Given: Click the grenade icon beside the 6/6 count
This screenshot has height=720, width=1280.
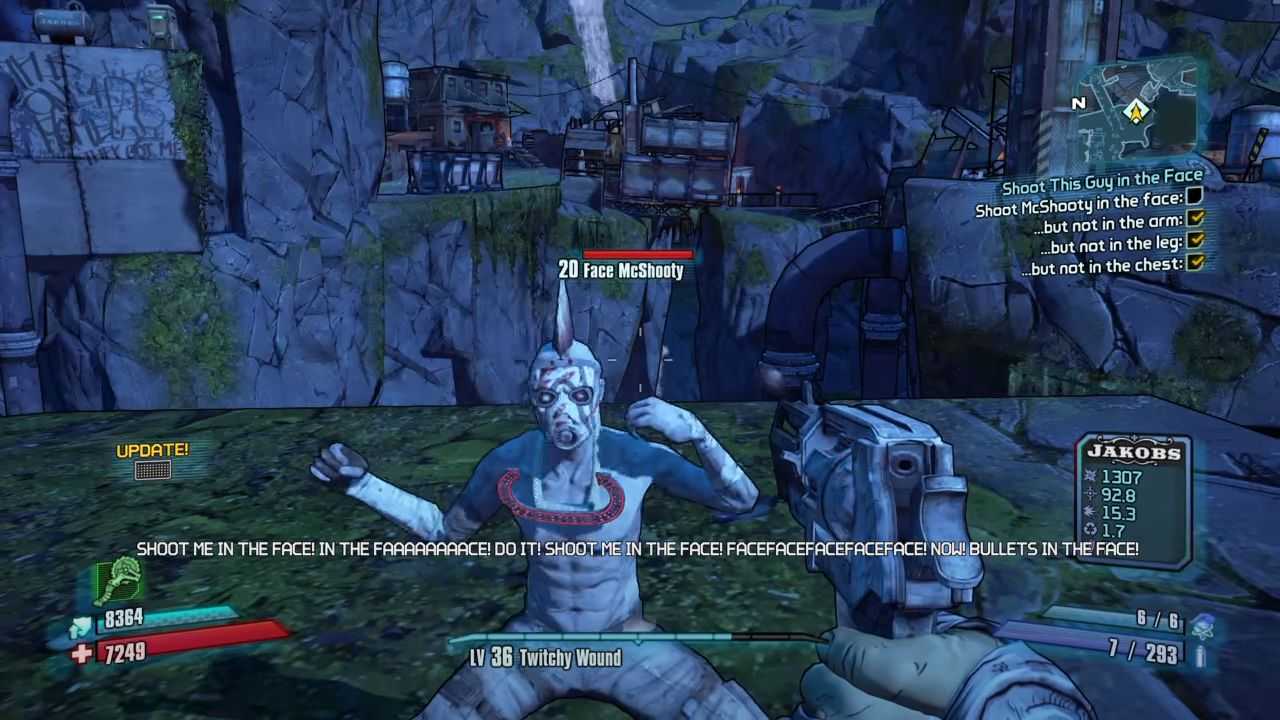Looking at the screenshot, I should [x=1204, y=625].
